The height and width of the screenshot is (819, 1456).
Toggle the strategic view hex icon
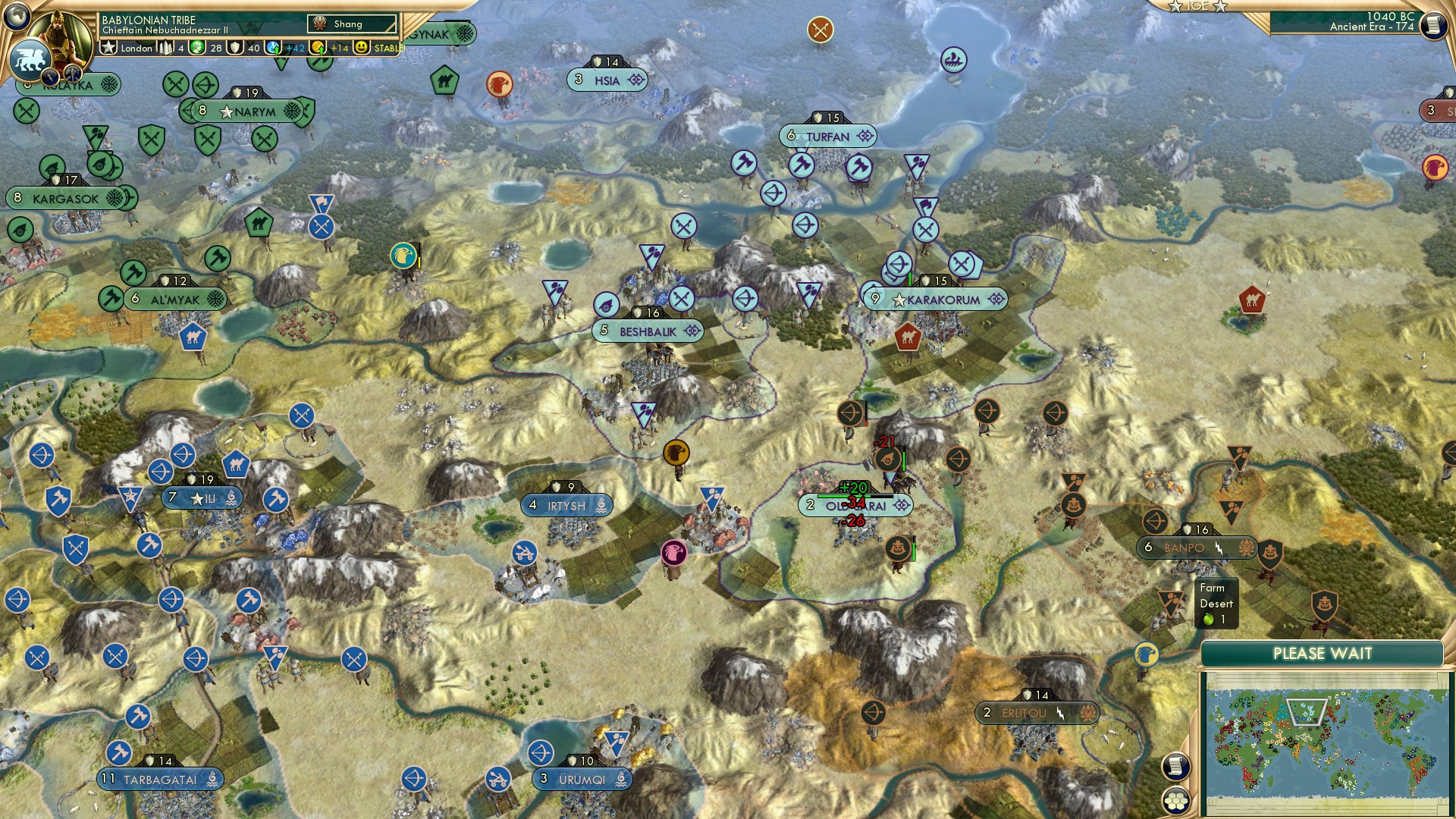coord(1176,801)
